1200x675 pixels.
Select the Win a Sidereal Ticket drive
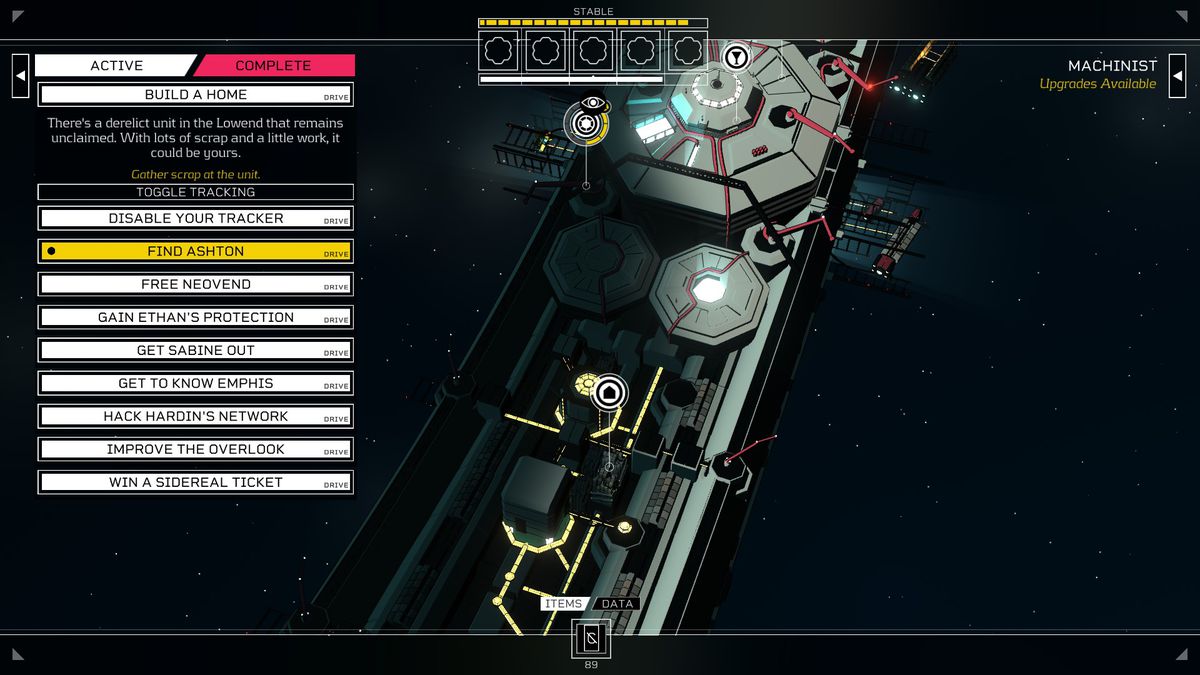pyautogui.click(x=195, y=482)
